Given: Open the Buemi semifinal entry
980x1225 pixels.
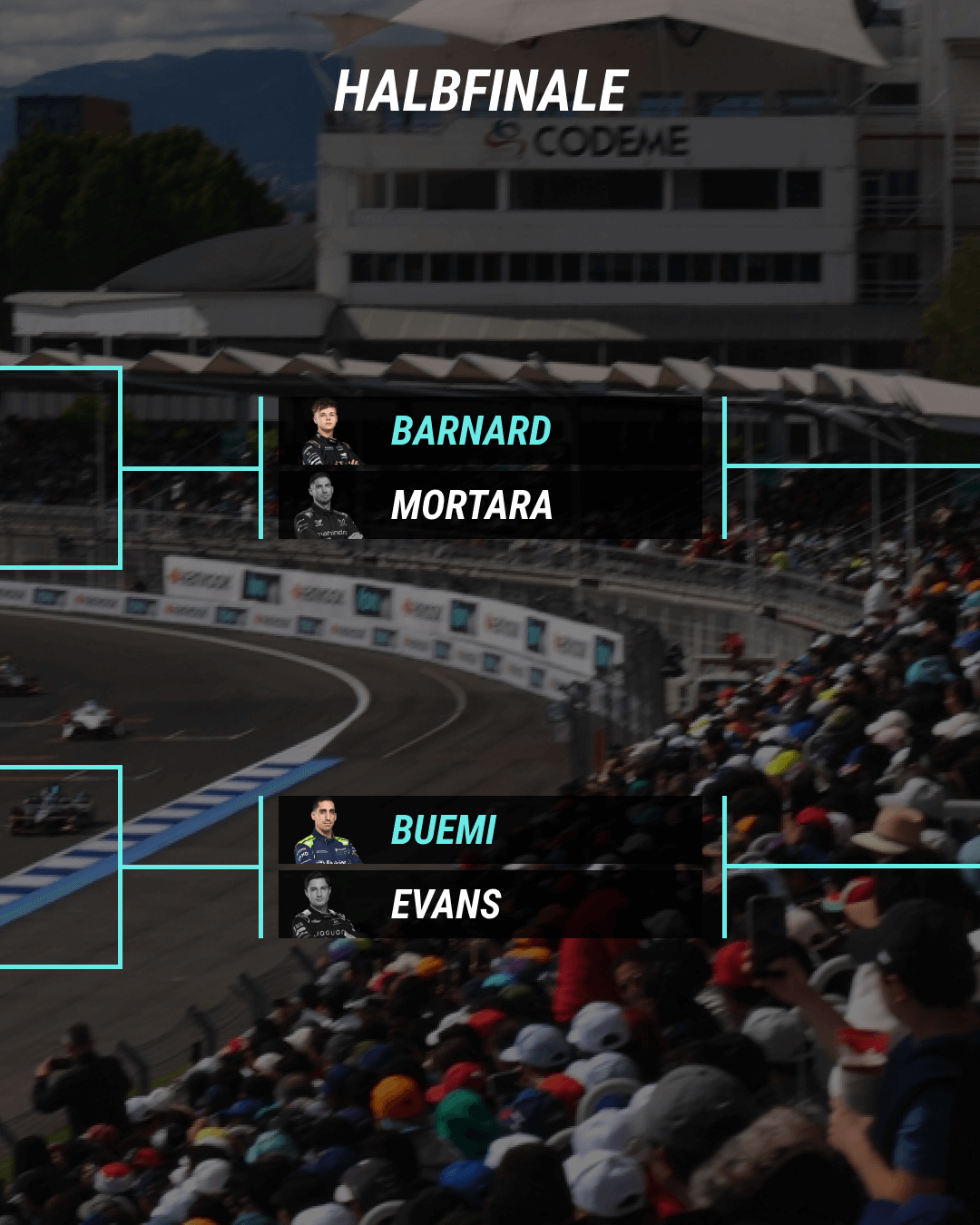Looking at the screenshot, I should click(x=490, y=830).
